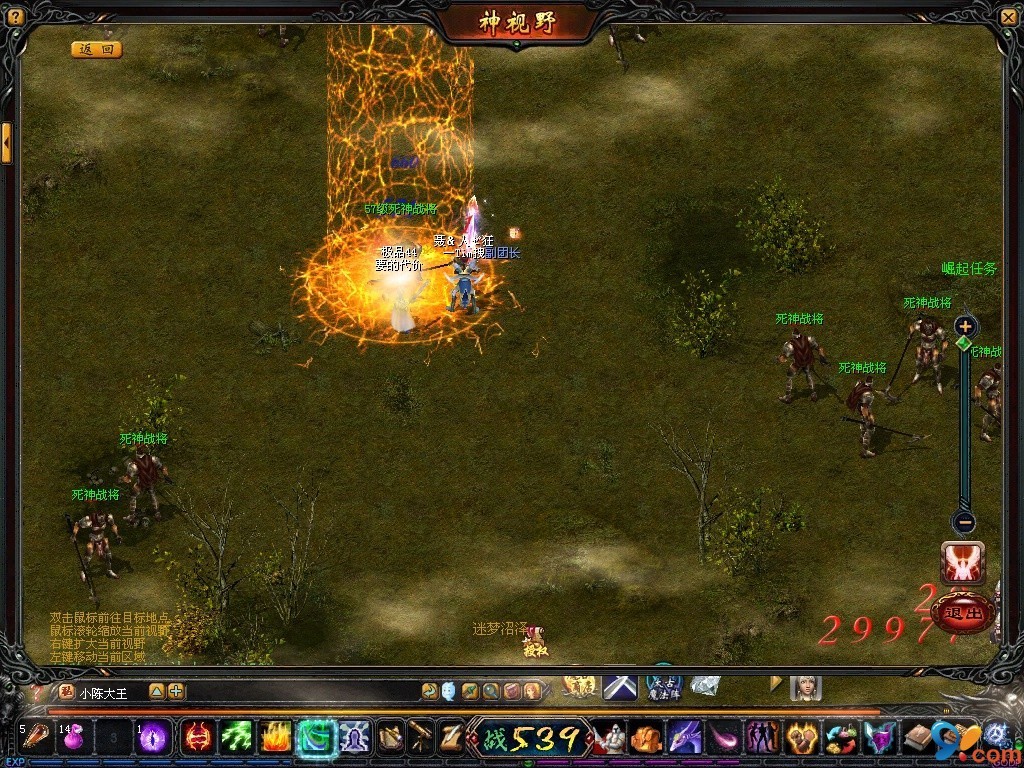Image resolution: width=1024 pixels, height=768 pixels.
Task: Activate the green lightning skill
Action: 236,738
